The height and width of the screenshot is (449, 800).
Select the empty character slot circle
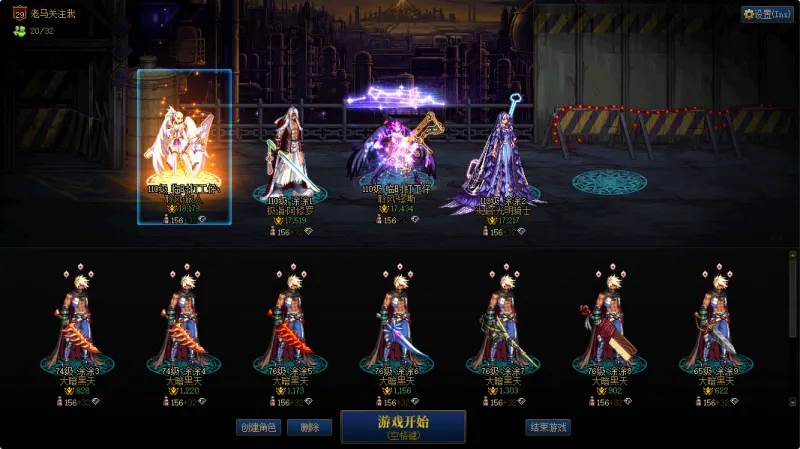pyautogui.click(x=609, y=181)
